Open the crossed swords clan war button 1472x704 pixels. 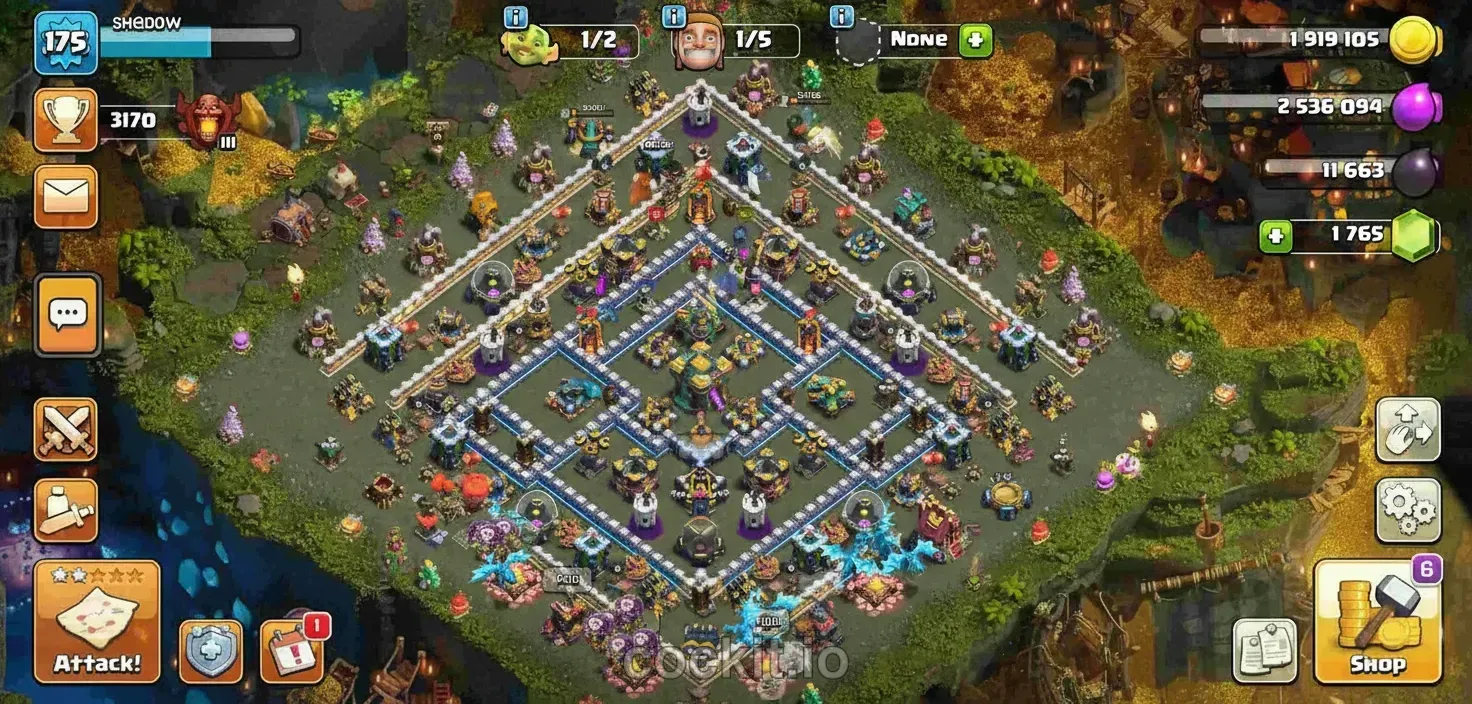(66, 429)
